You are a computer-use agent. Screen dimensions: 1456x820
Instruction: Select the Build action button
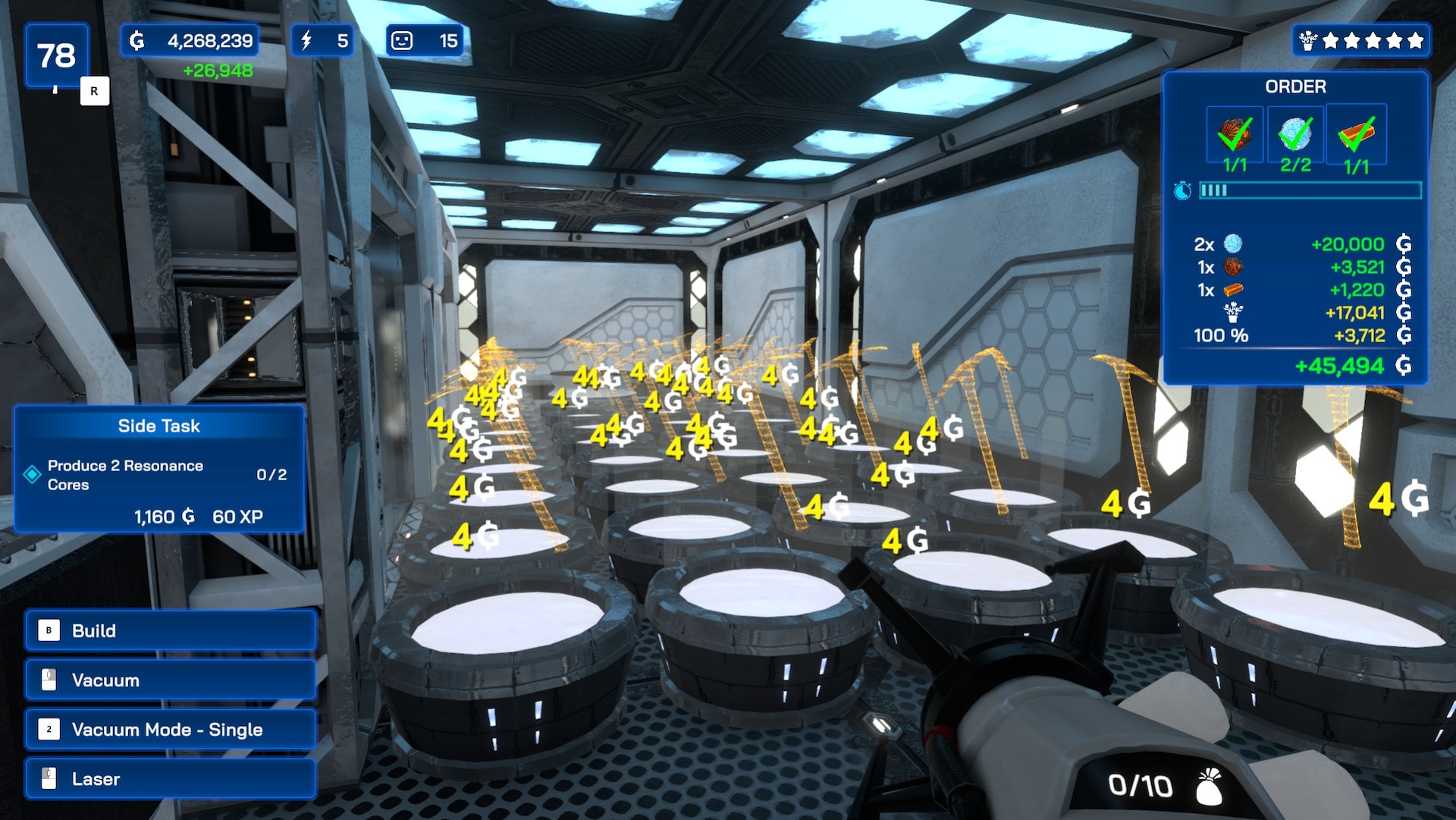click(170, 630)
